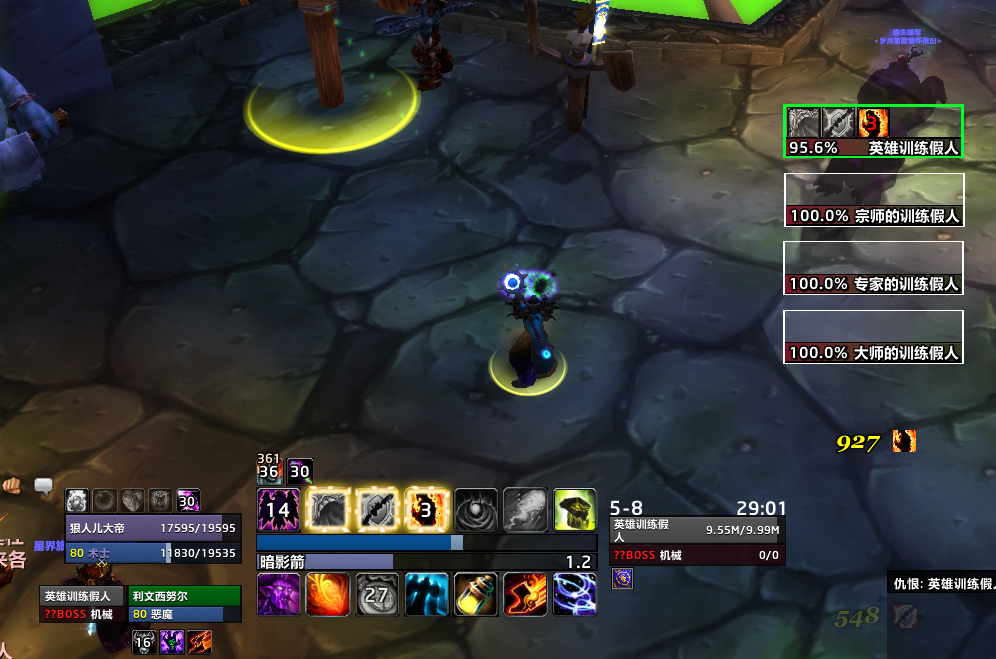This screenshot has height=659, width=996.
Task: Click the fire ability showing 3
Action: (427, 509)
